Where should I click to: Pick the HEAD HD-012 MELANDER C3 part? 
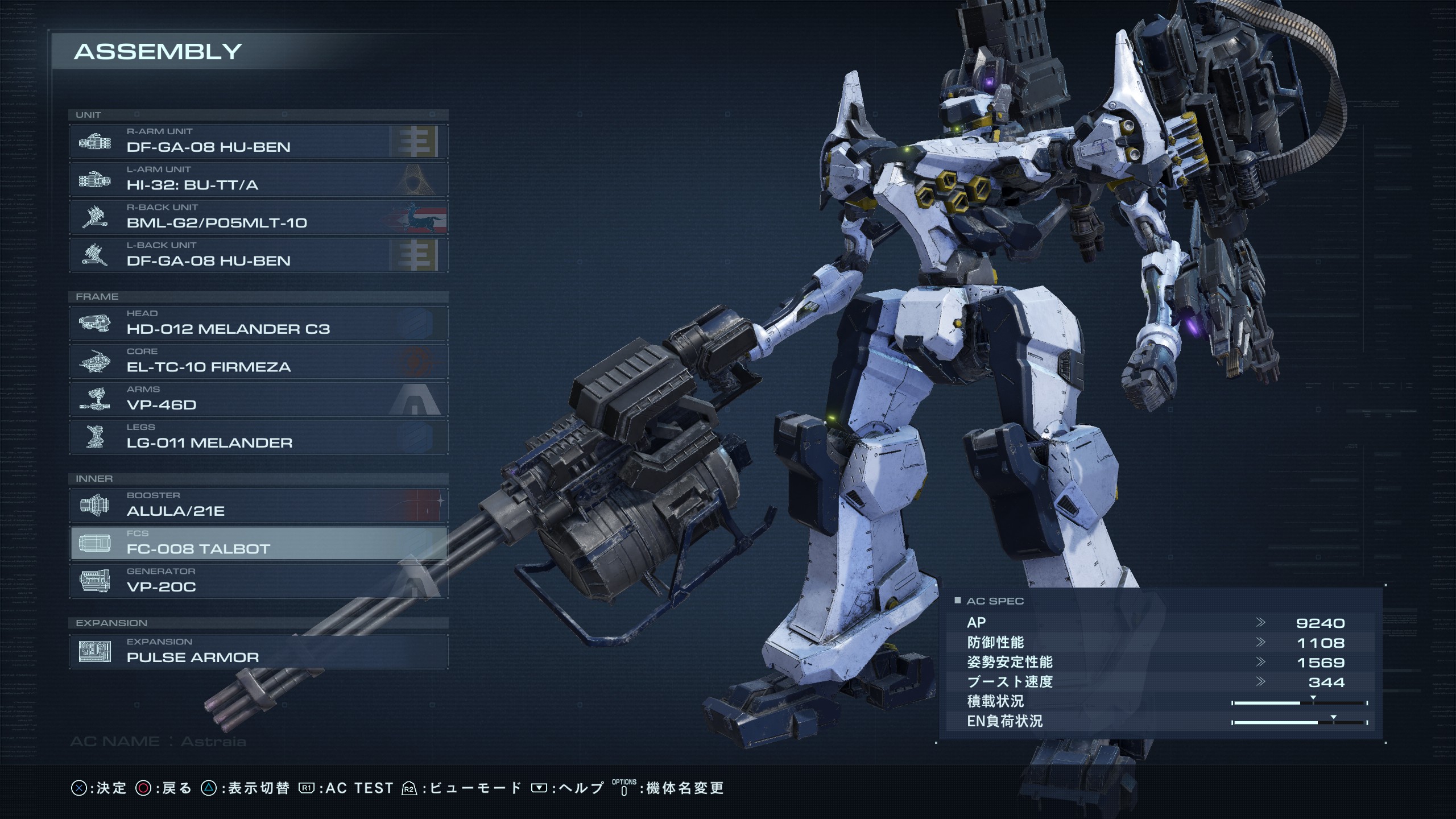coord(259,323)
